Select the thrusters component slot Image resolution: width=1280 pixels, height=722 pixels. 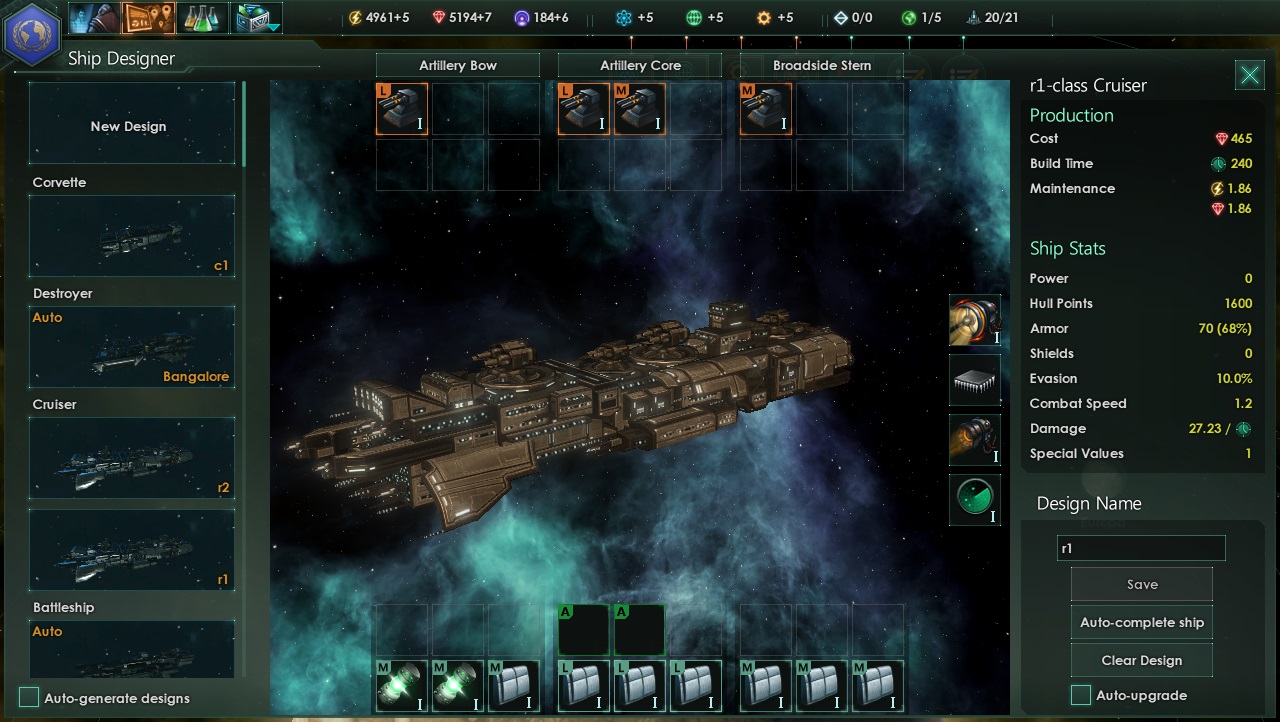[975, 440]
